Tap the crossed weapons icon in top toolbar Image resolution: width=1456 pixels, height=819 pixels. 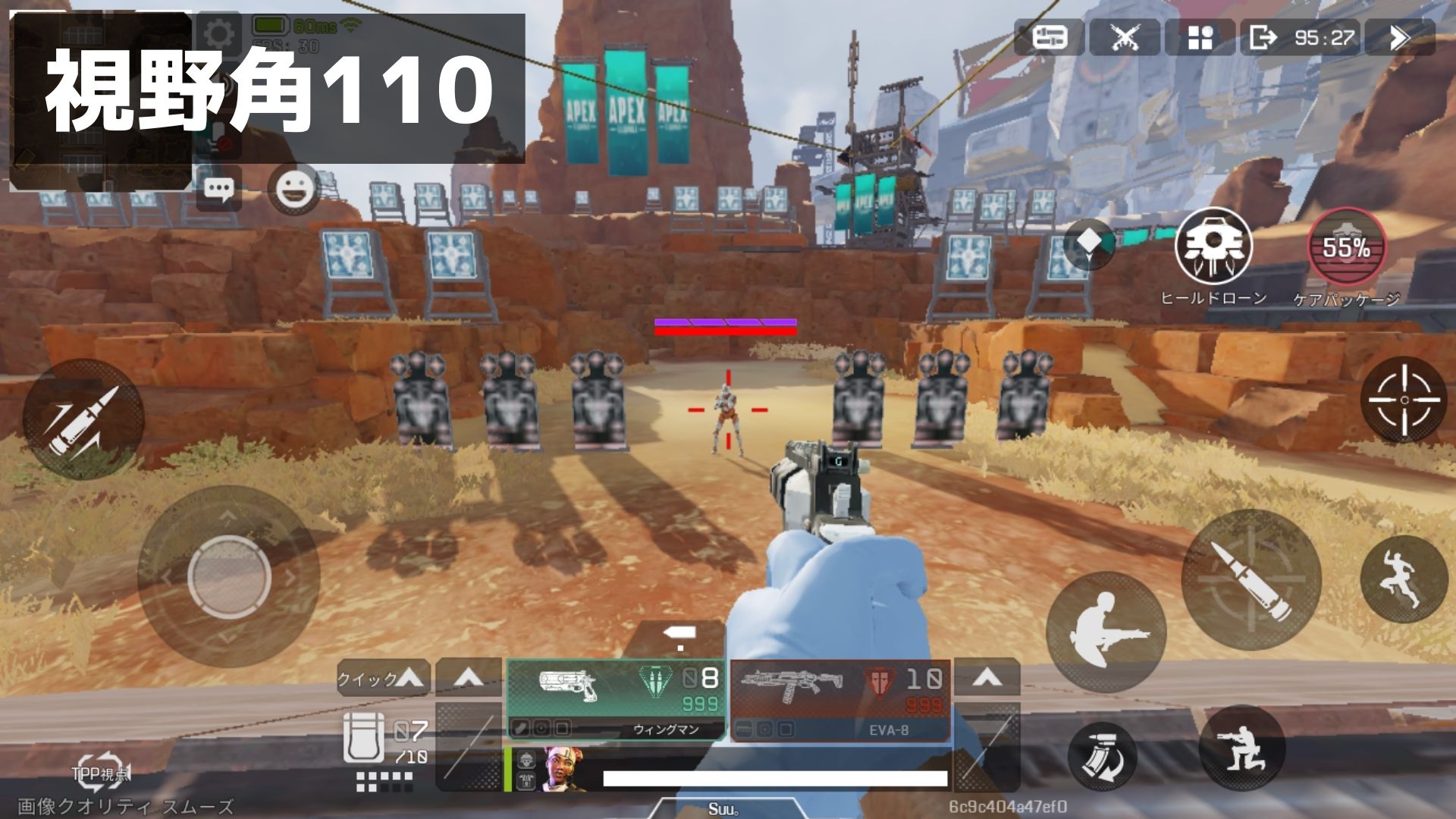(x=1126, y=36)
